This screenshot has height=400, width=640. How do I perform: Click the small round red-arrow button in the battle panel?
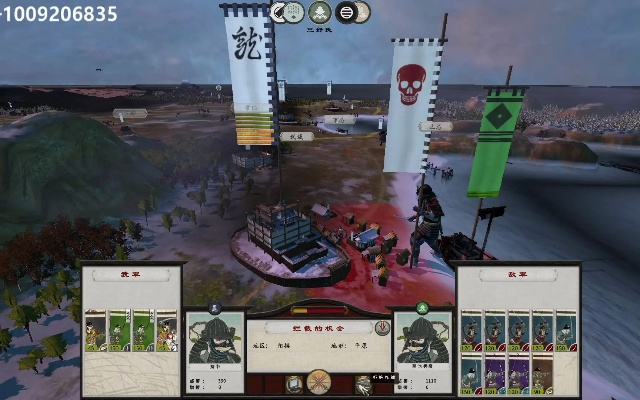tap(383, 328)
